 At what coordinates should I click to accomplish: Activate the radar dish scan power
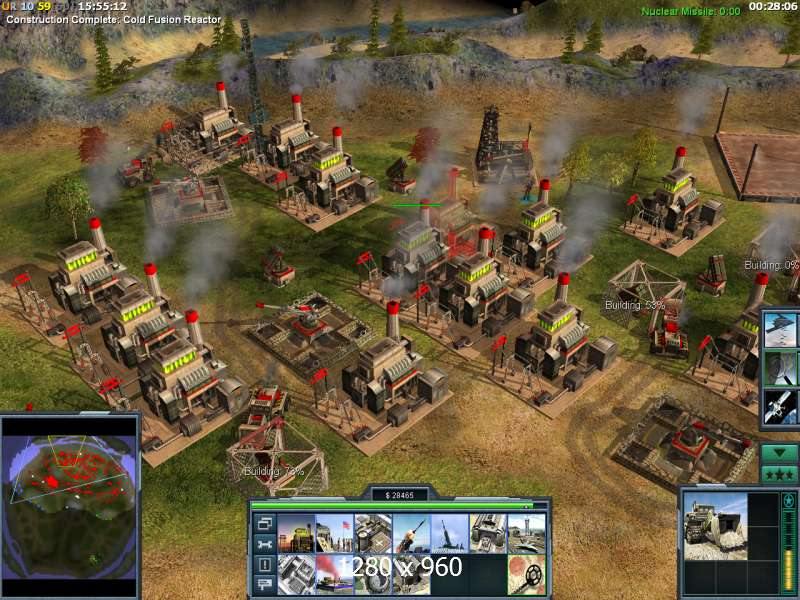(780, 367)
